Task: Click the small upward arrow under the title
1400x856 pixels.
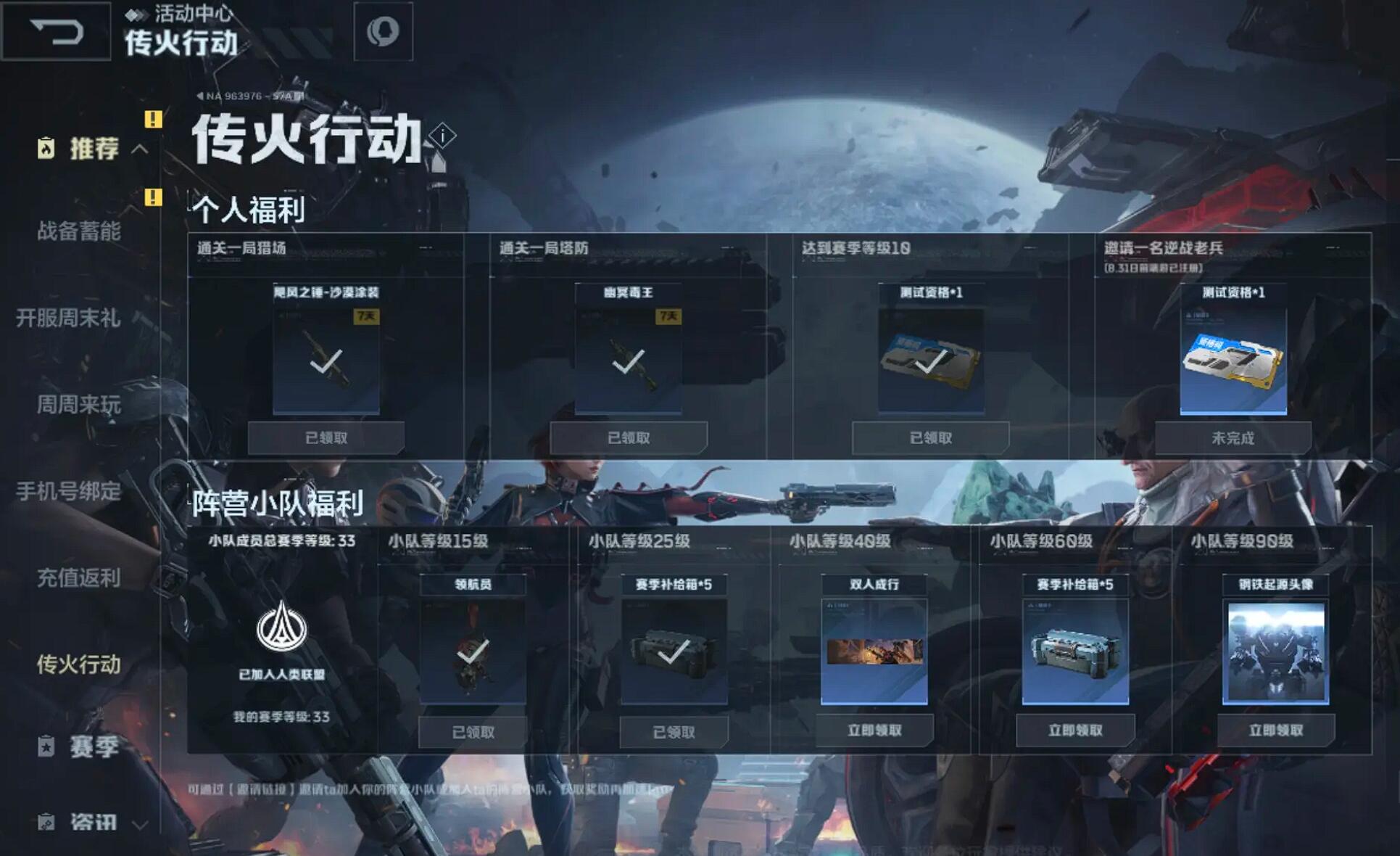Action: (x=439, y=164)
